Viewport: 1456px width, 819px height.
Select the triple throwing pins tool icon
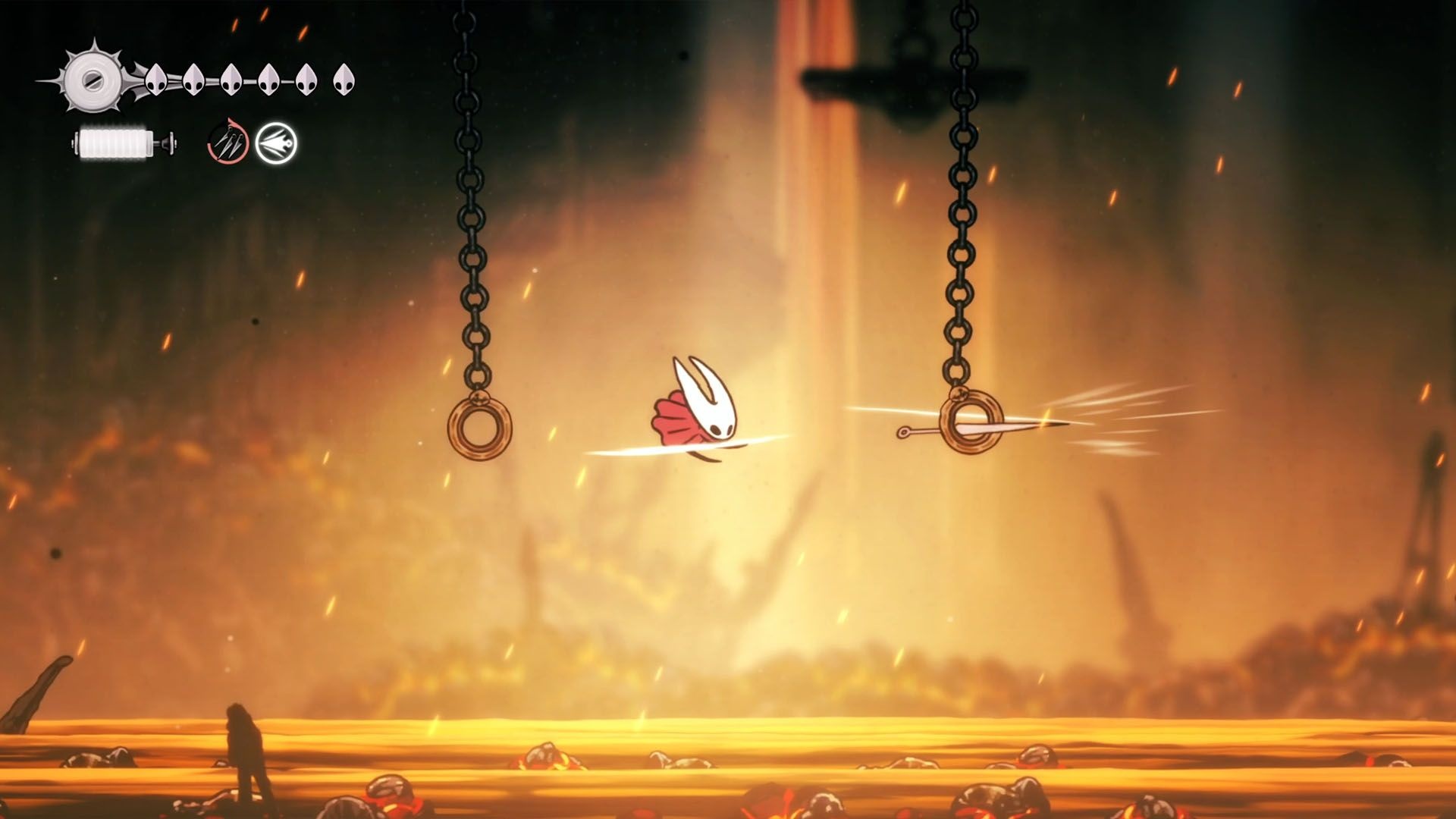(x=228, y=143)
